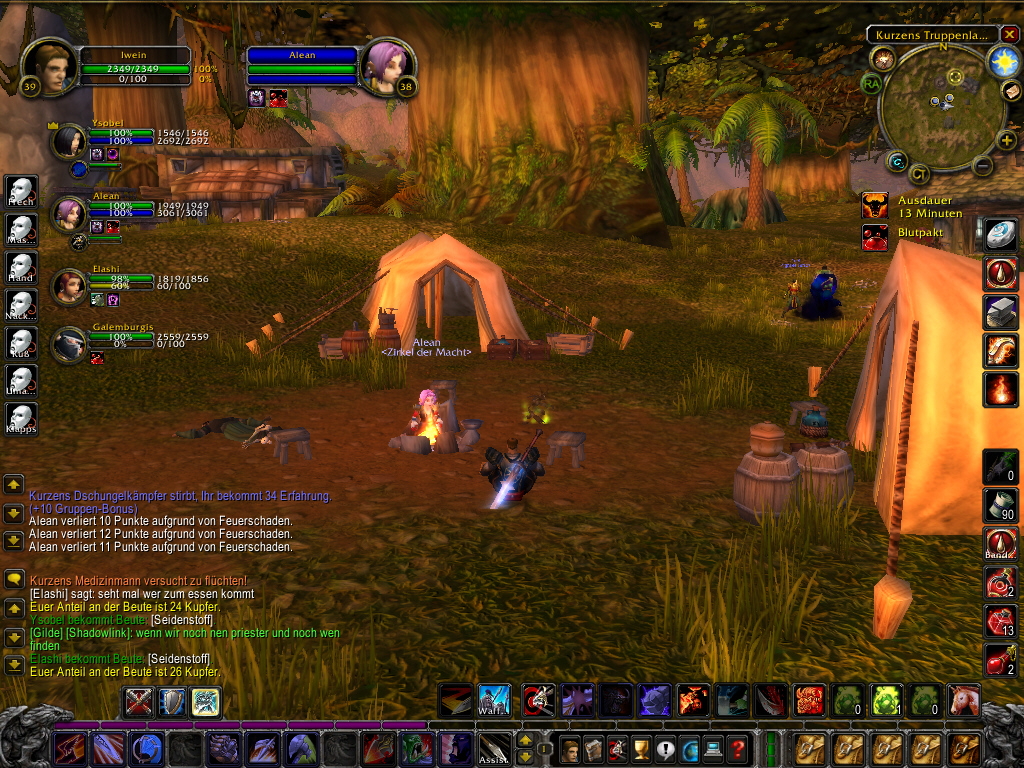
Task: Click the circular minimap
Action: pos(940,105)
